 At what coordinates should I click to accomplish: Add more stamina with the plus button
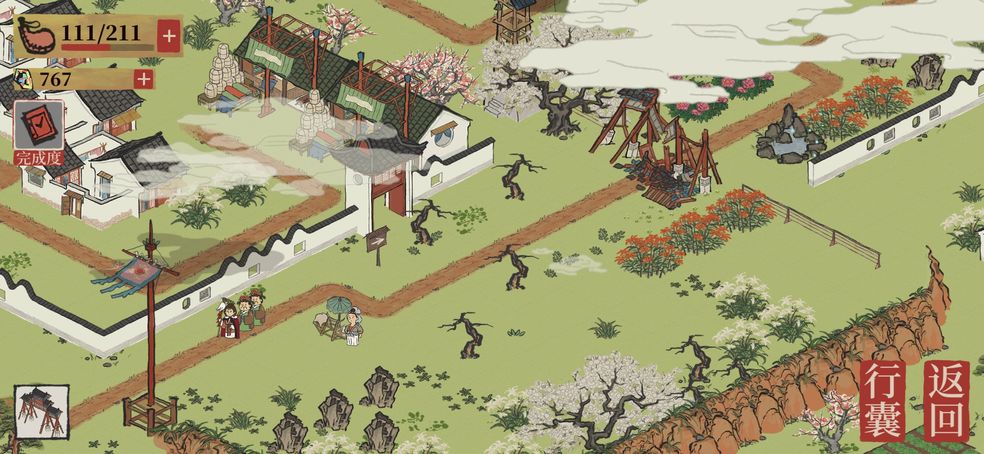pyautogui.click(x=168, y=36)
